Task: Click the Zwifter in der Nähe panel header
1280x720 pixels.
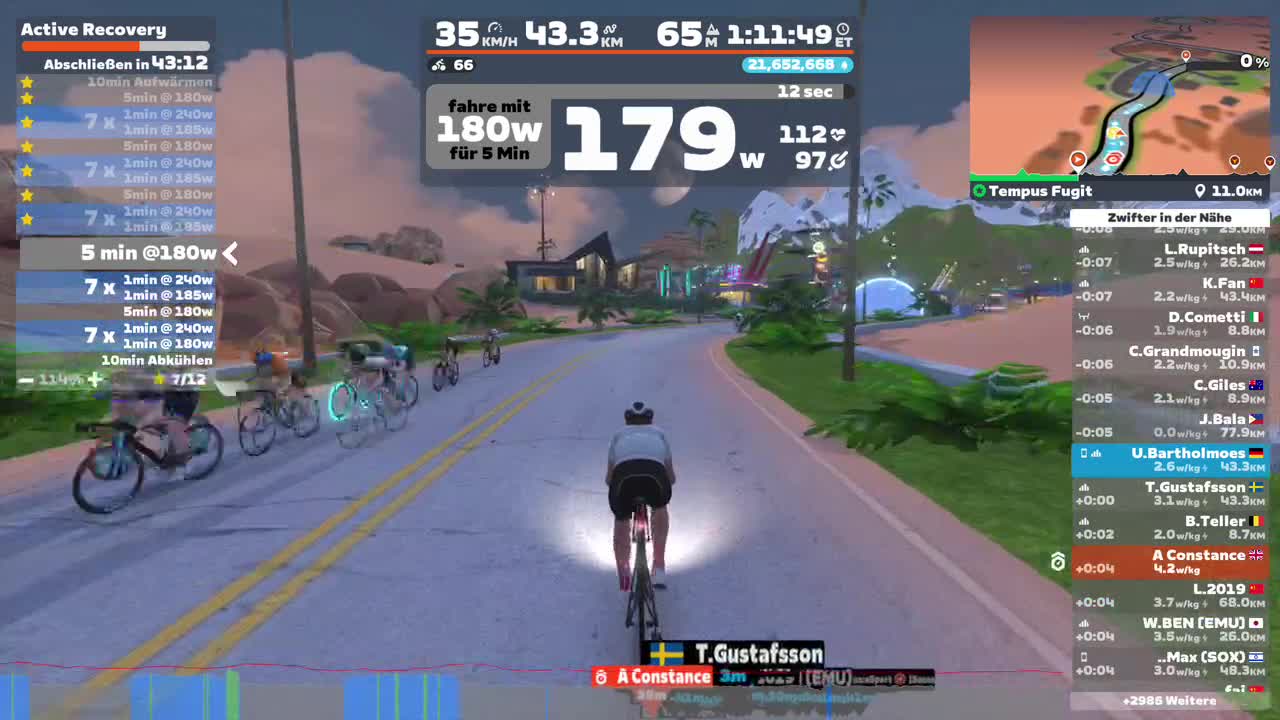Action: point(1171,217)
